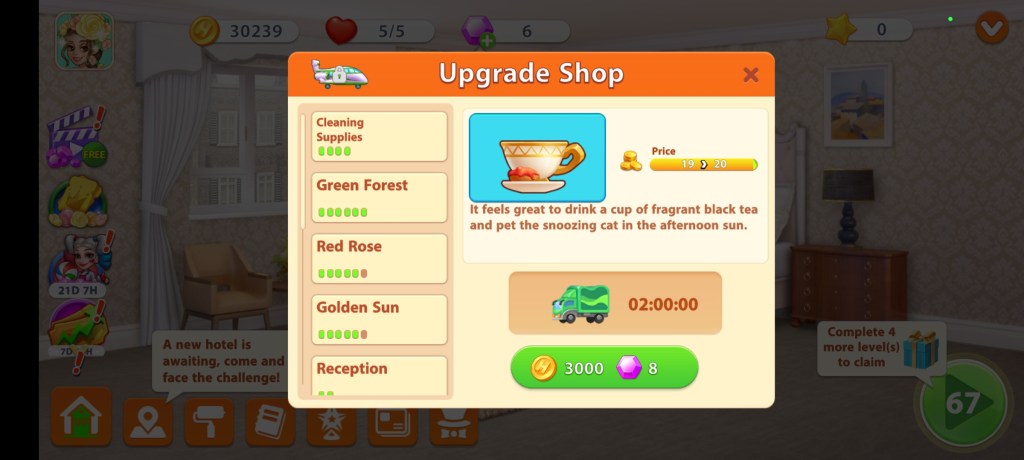Close the Upgrade Shop window
Viewport: 1024px width, 460px height.
click(x=751, y=75)
